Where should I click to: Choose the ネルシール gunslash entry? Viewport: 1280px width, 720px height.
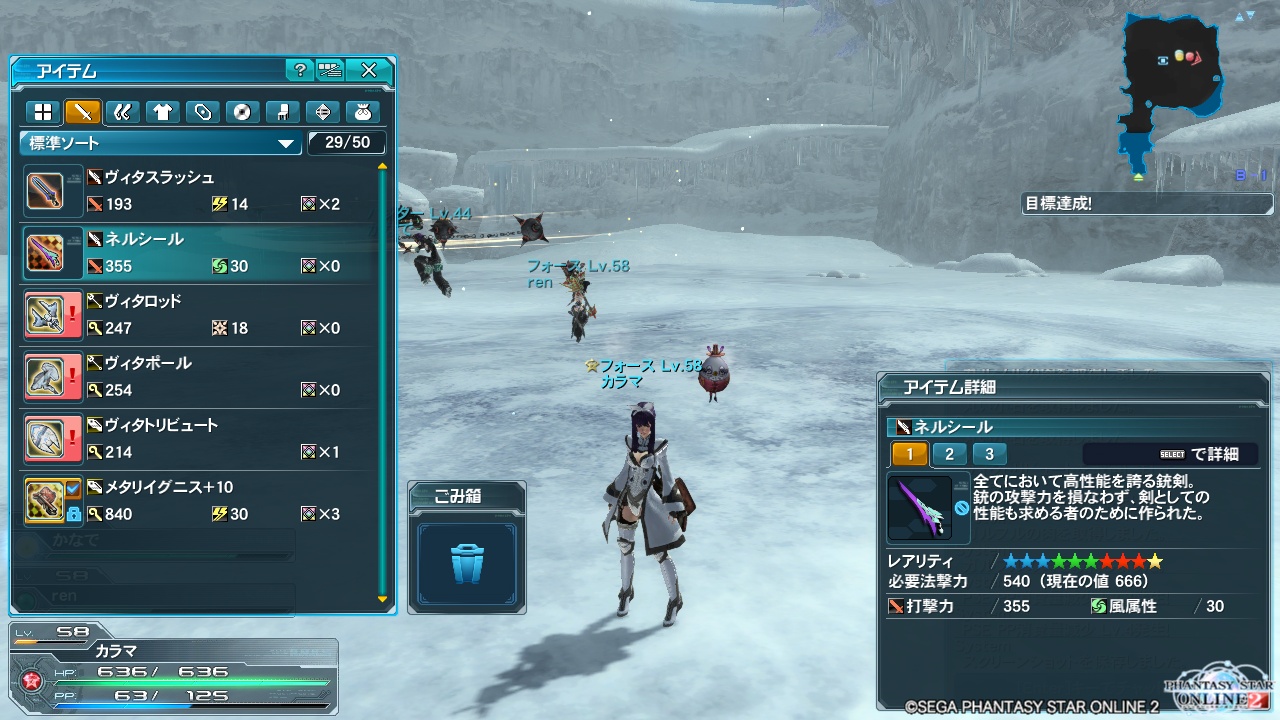click(200, 253)
